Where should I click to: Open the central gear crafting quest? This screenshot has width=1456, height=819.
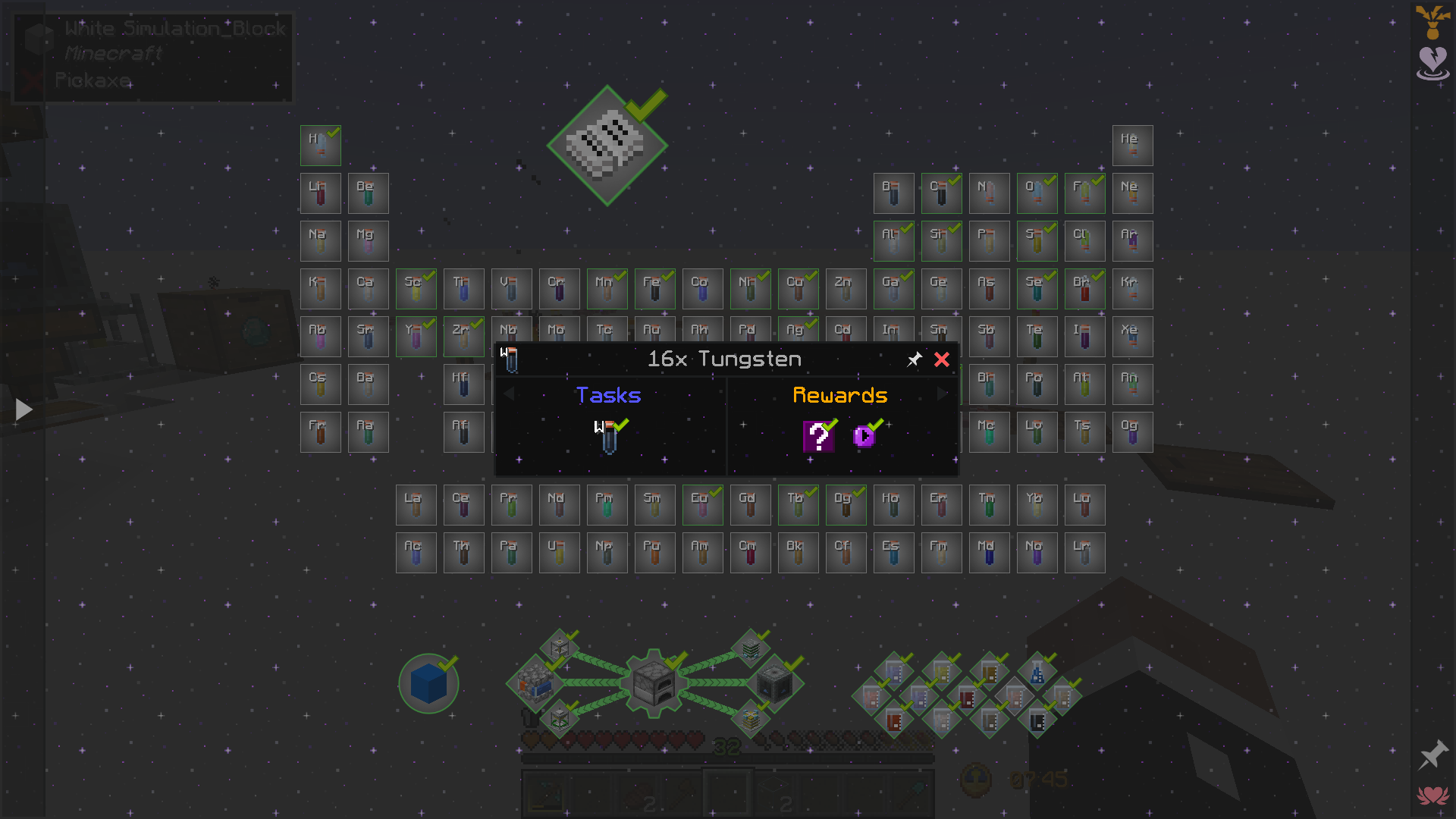coord(654,684)
